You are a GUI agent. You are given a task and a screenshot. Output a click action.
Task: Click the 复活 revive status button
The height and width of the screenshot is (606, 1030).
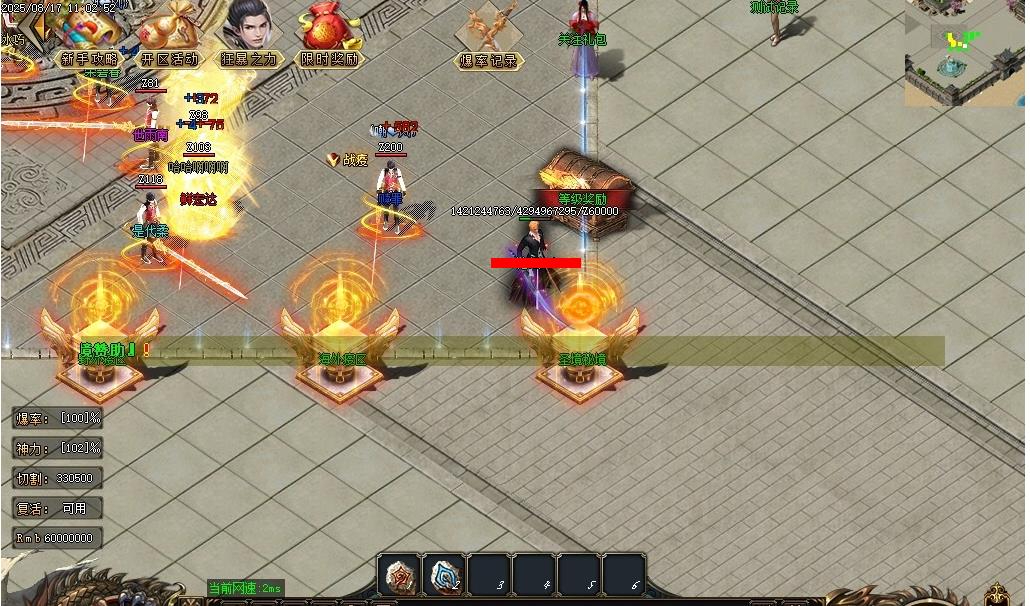pyautogui.click(x=57, y=508)
